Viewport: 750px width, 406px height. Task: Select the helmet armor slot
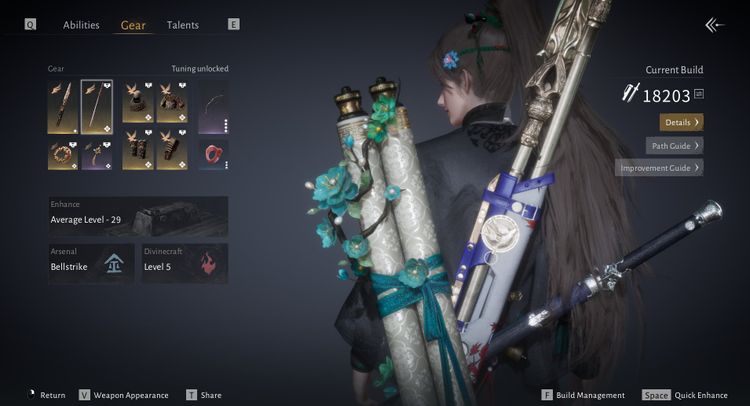click(138, 101)
